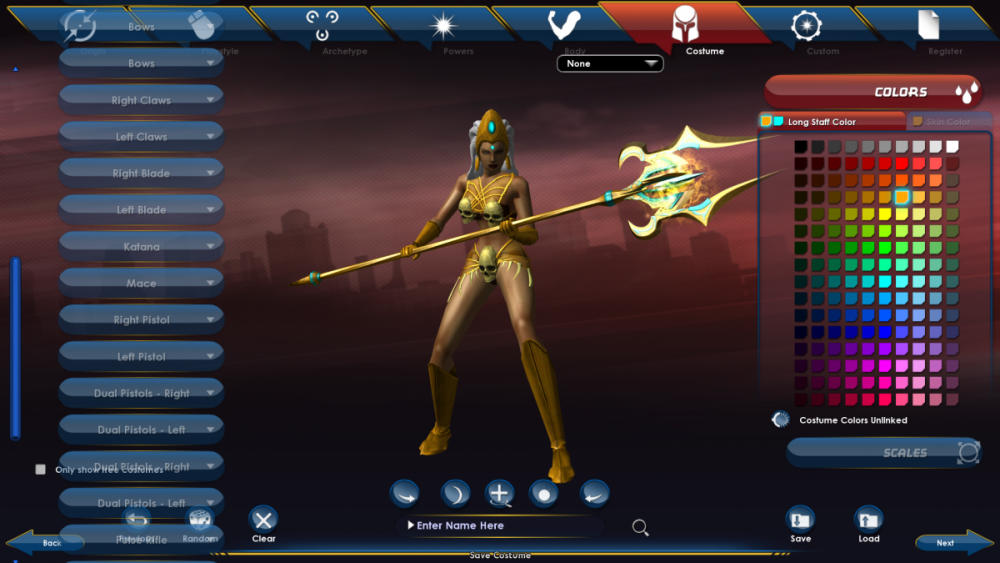The height and width of the screenshot is (563, 1000).
Task: Go Back to previous screen
Action: (x=52, y=543)
